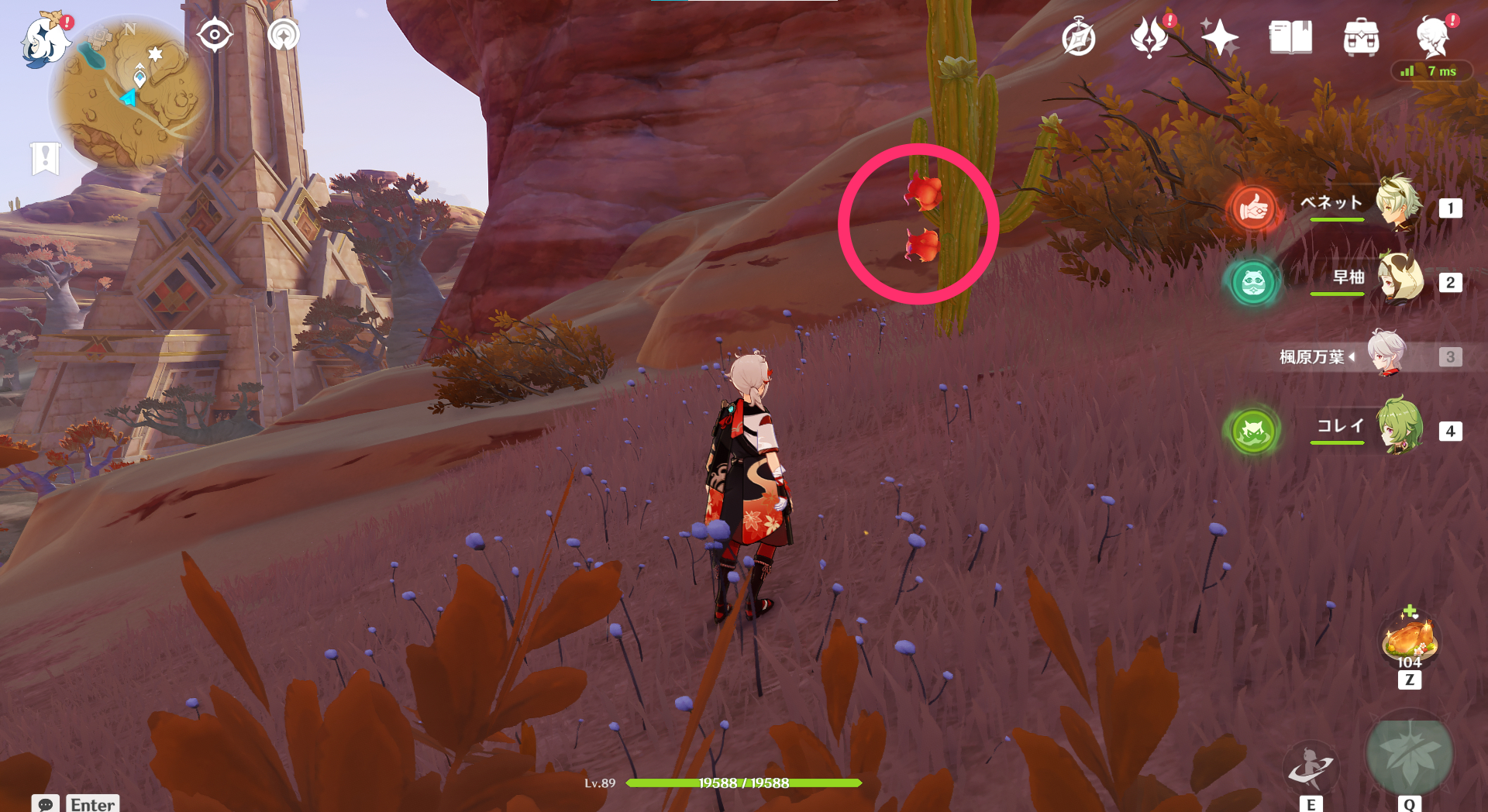Open the events overview icon
This screenshot has width=1488, height=812.
point(1150,36)
